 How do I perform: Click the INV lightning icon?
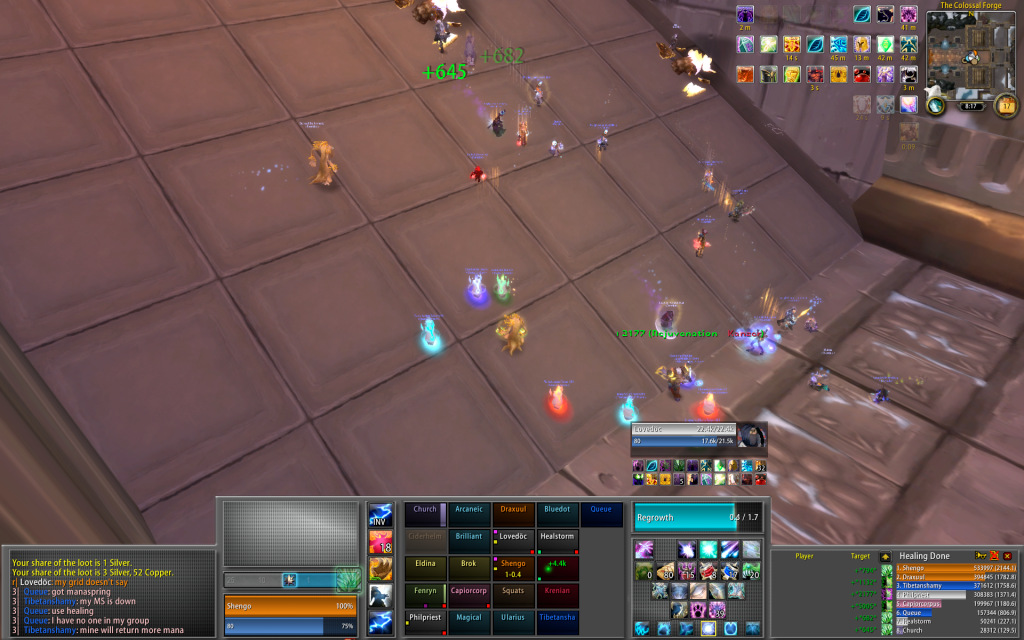(x=380, y=515)
